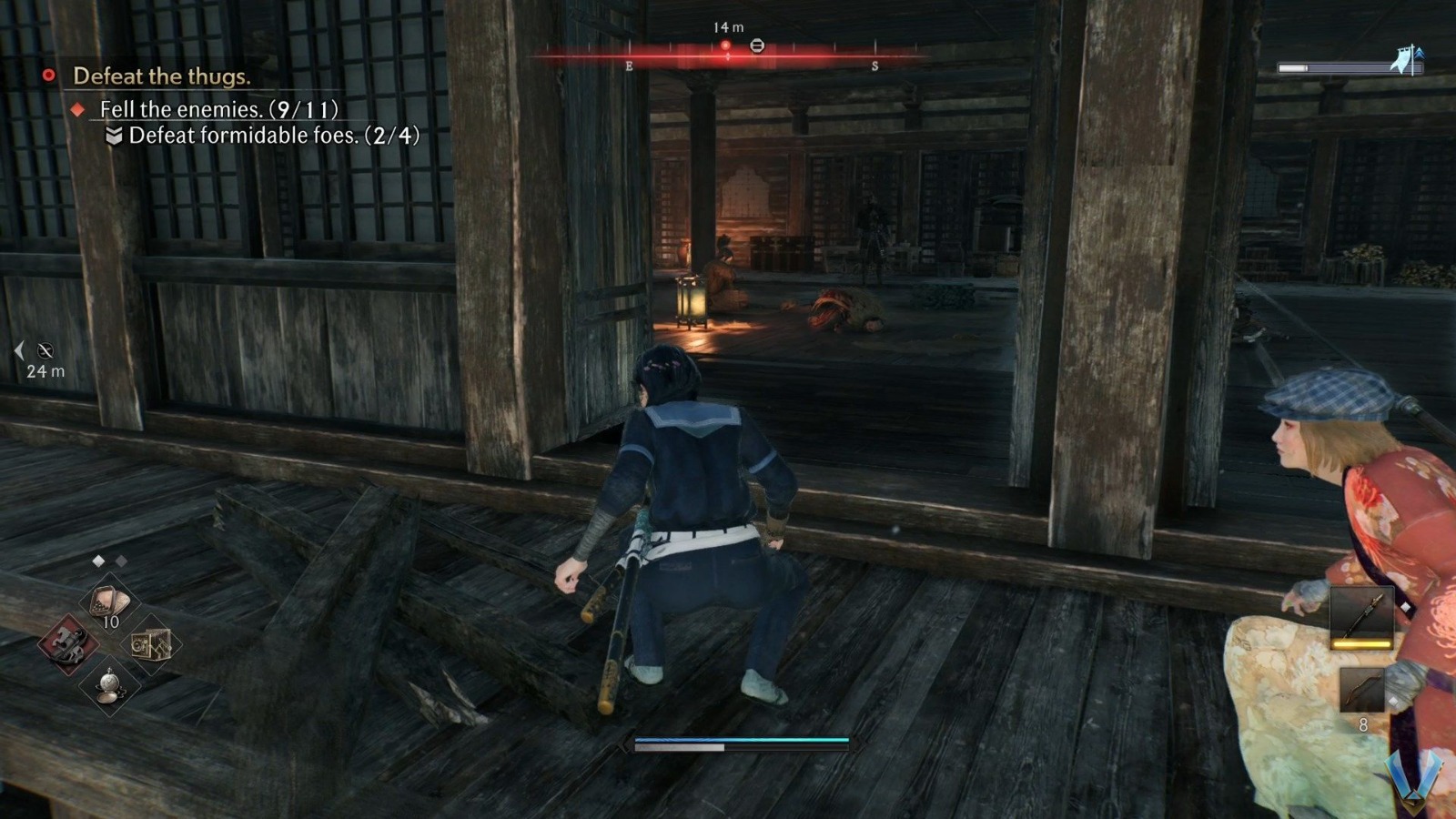The width and height of the screenshot is (1456, 819).
Task: Click the crossed-eye detection icon near 24 m
Action: pos(44,351)
